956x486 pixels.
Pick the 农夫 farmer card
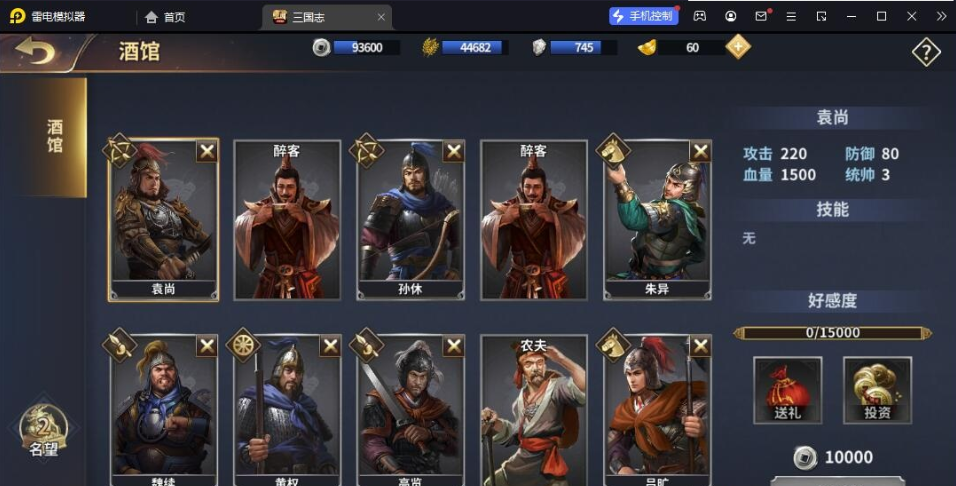pos(533,410)
